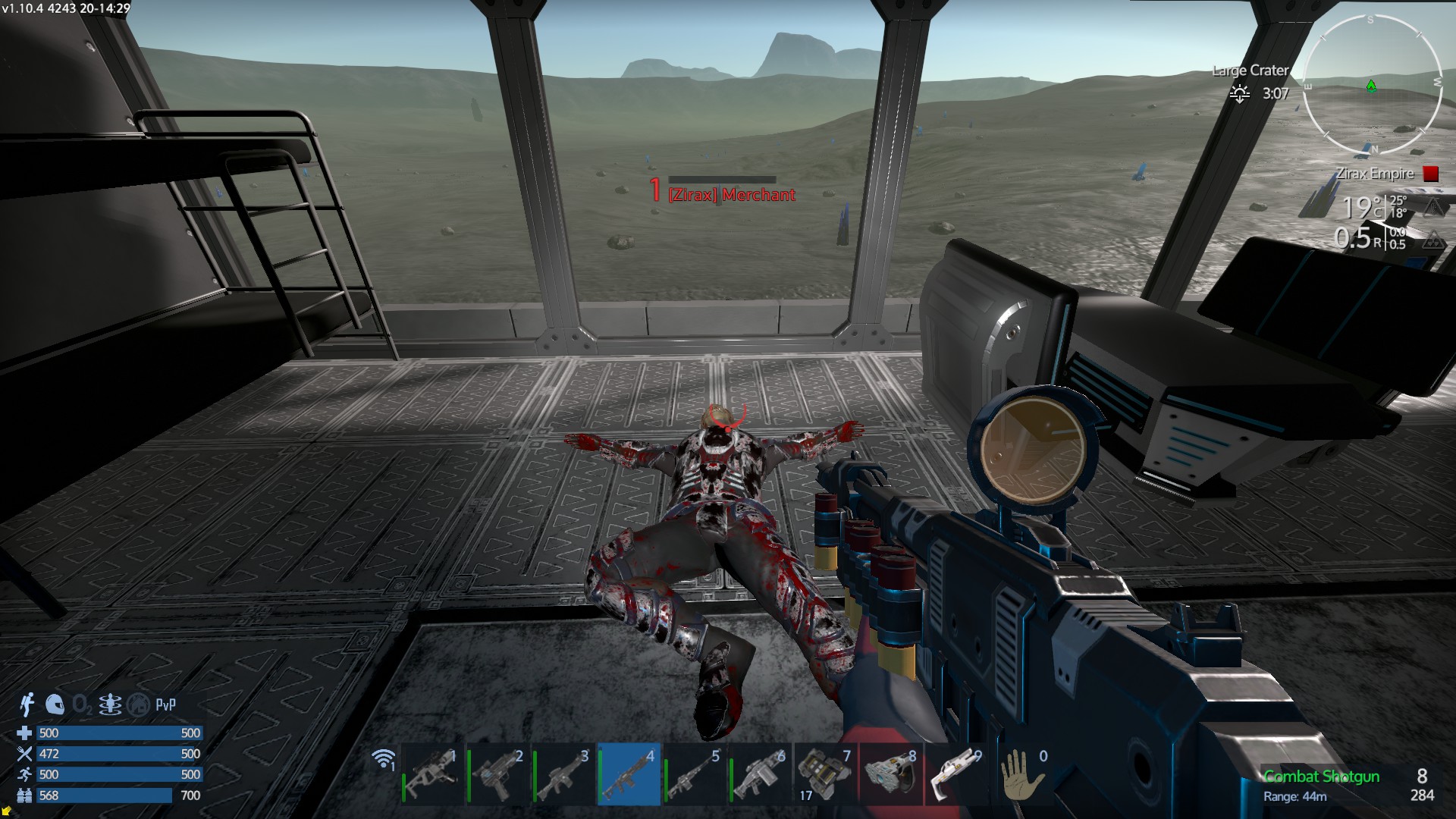Equip the pistol in hotbar slot 2
This screenshot has height=819, width=1456.
click(x=498, y=775)
